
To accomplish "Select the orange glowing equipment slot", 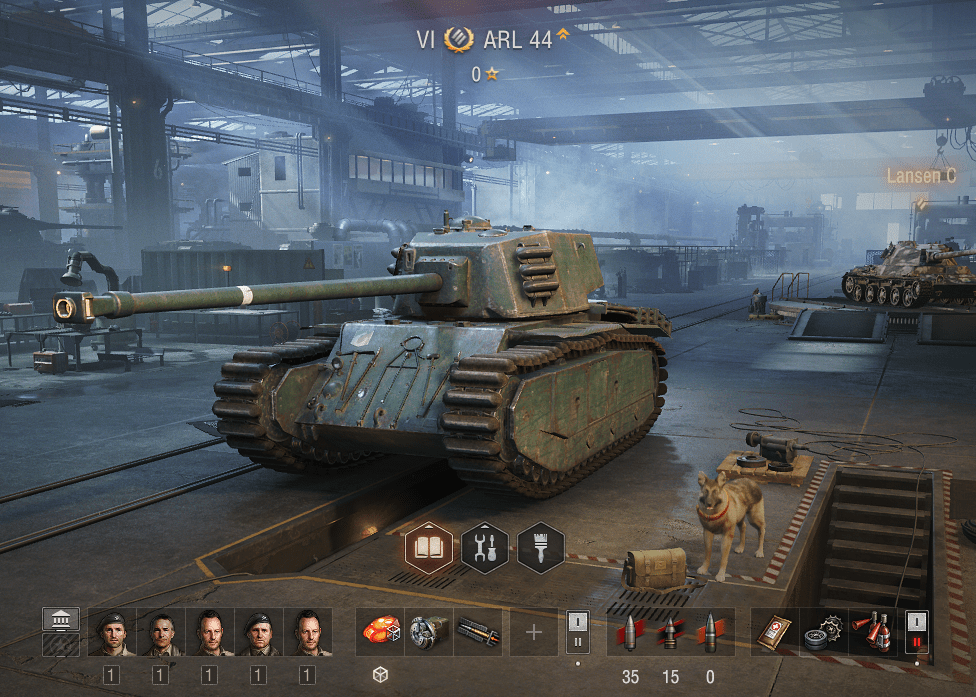I will [380, 632].
